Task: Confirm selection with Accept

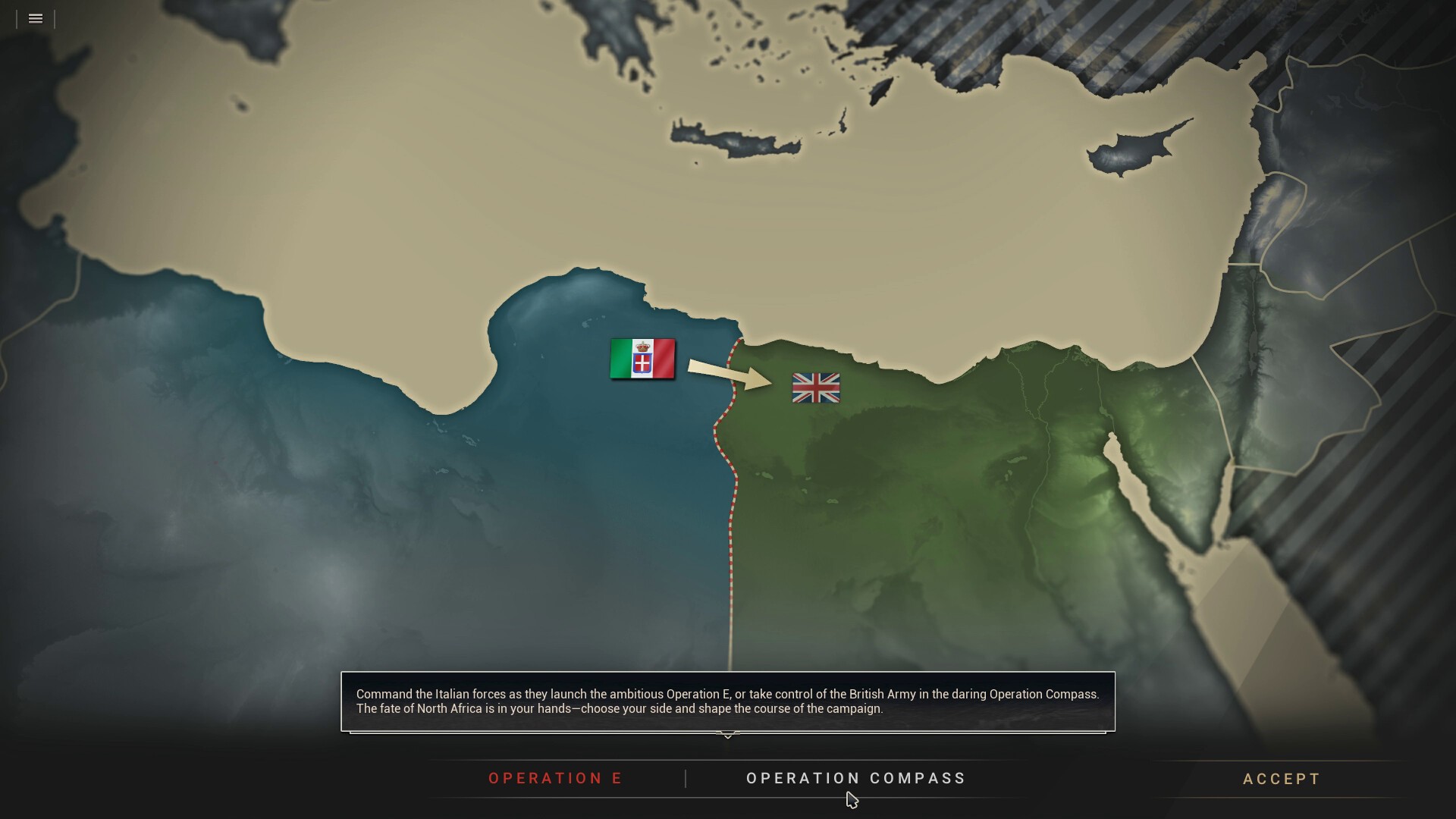Action: coord(1282,779)
